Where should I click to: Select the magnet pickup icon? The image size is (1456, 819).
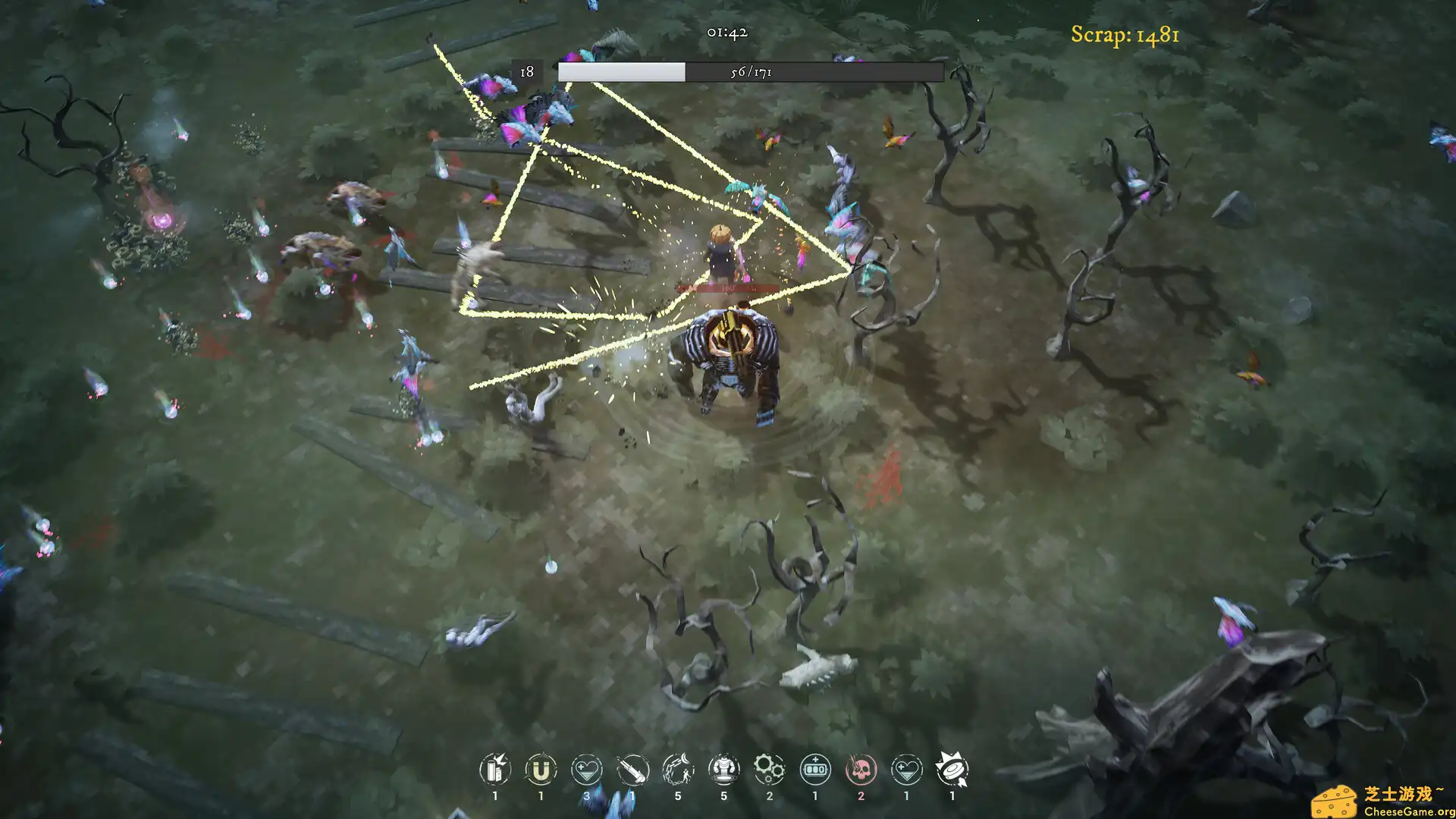point(541,770)
